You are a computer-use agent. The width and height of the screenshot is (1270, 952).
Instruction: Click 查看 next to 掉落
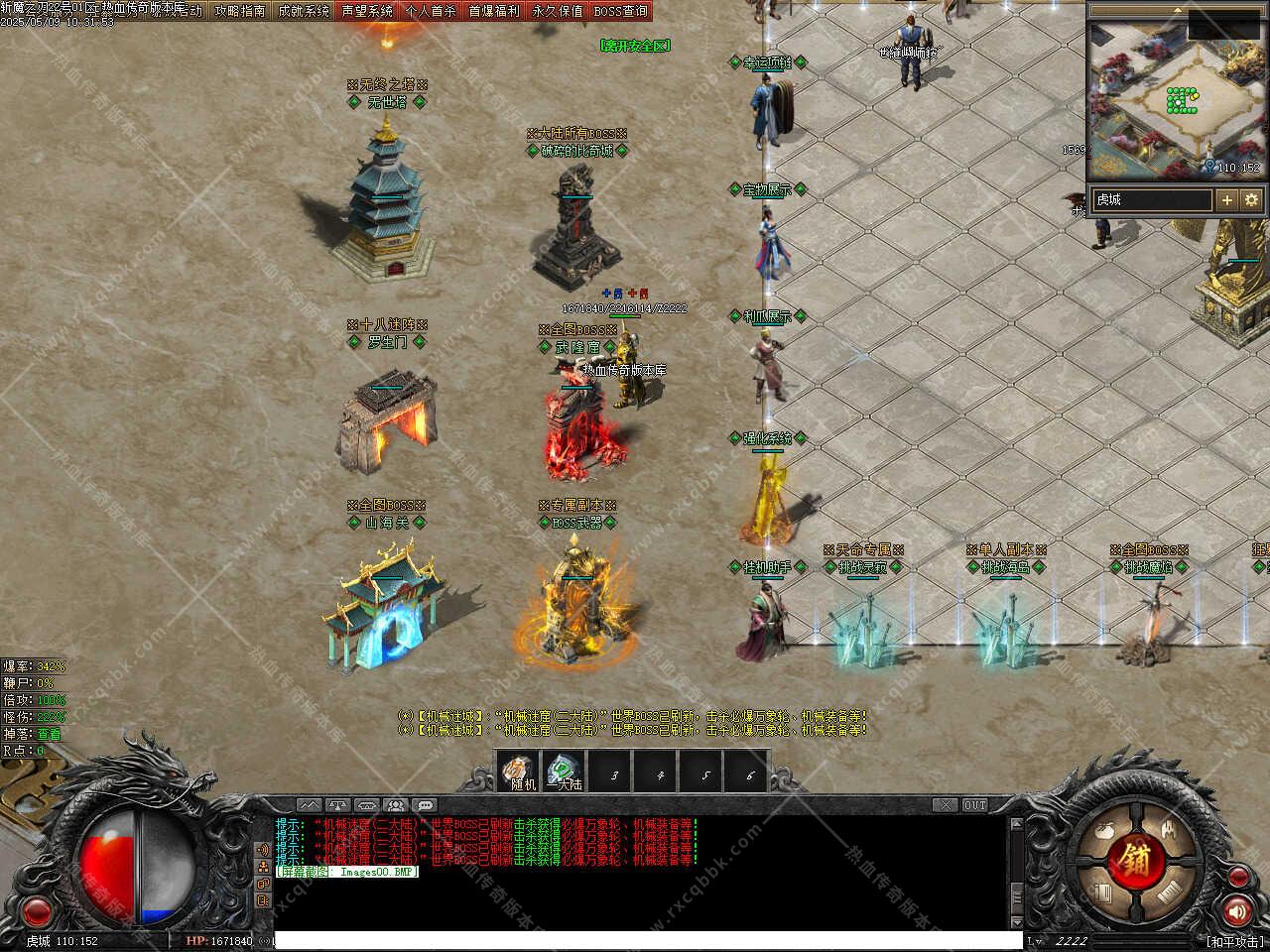[50, 735]
